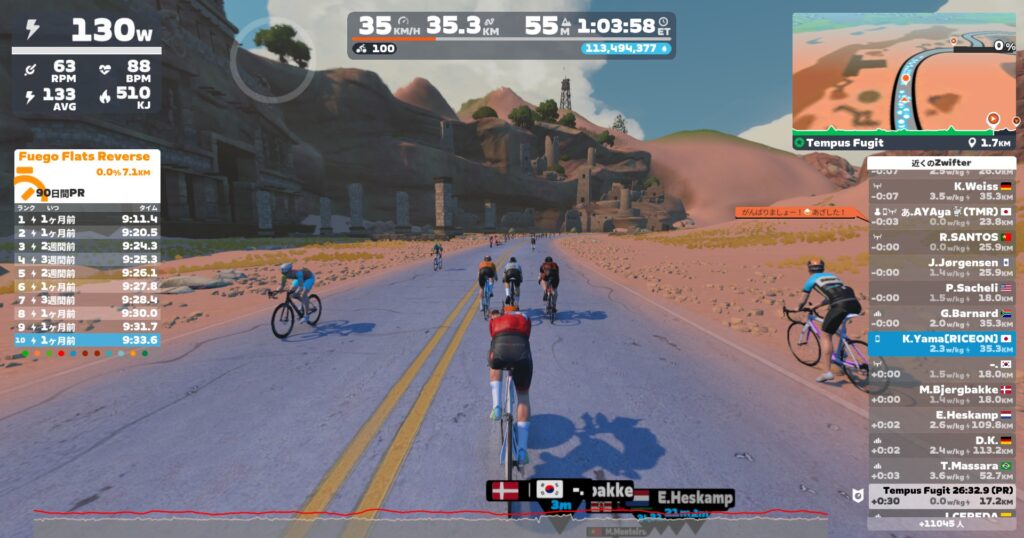Click the E.Heskamp name tag

pos(695,497)
